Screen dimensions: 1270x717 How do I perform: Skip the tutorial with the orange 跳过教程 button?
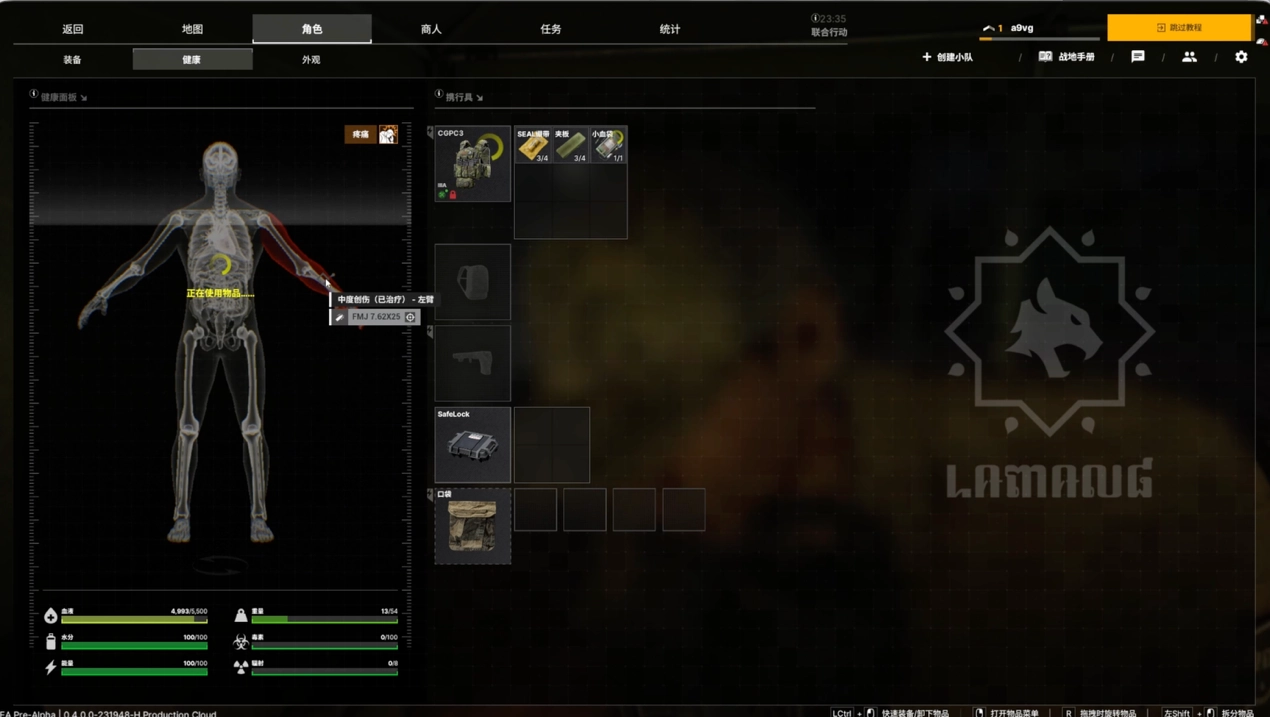(1179, 28)
